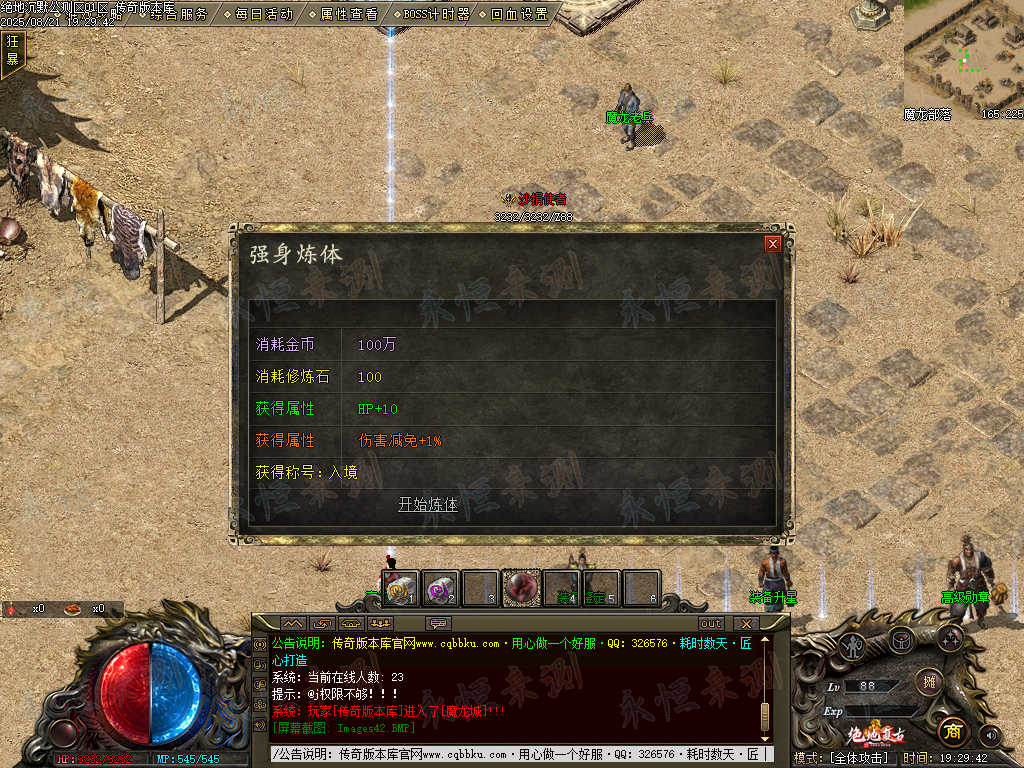The height and width of the screenshot is (768, 1024).
Task: Use the purple scroll in hotbar slot 2
Action: (x=441, y=589)
